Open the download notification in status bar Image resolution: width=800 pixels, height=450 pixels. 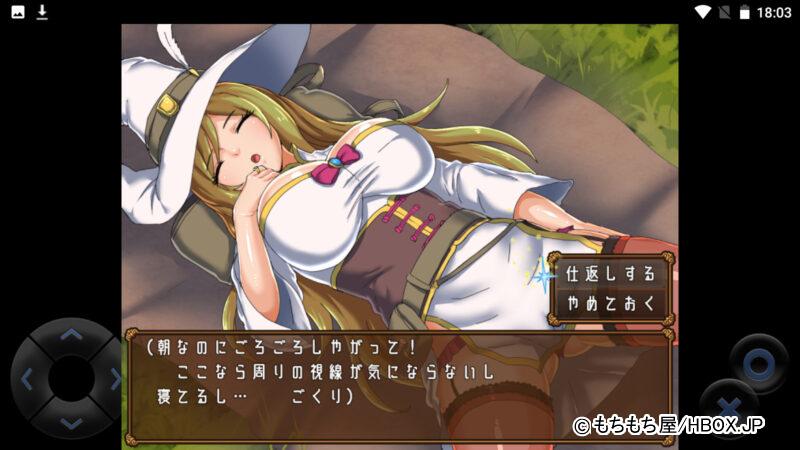[x=42, y=12]
